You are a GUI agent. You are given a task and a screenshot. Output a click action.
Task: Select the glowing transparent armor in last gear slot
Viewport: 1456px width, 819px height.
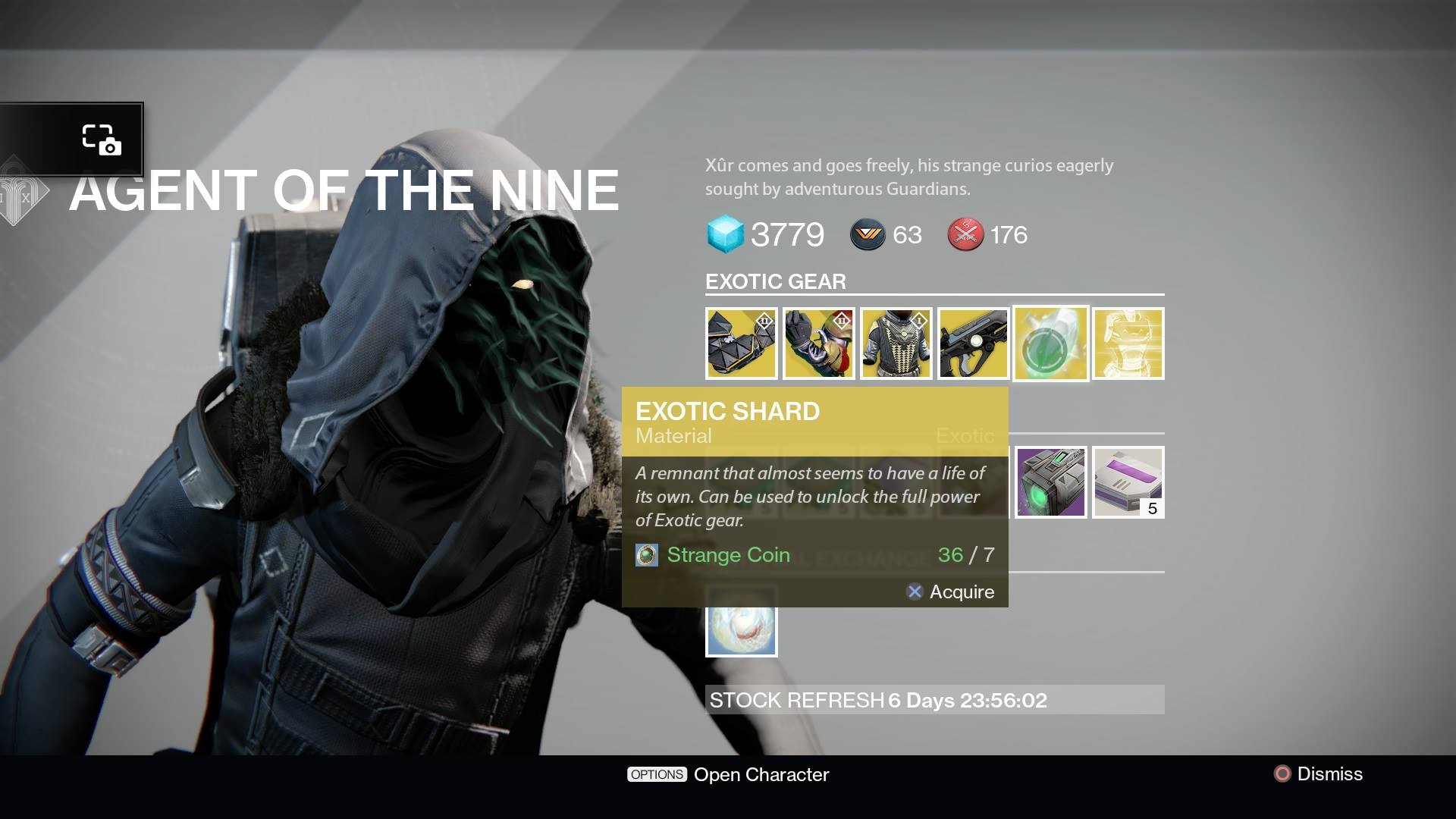pos(1128,343)
